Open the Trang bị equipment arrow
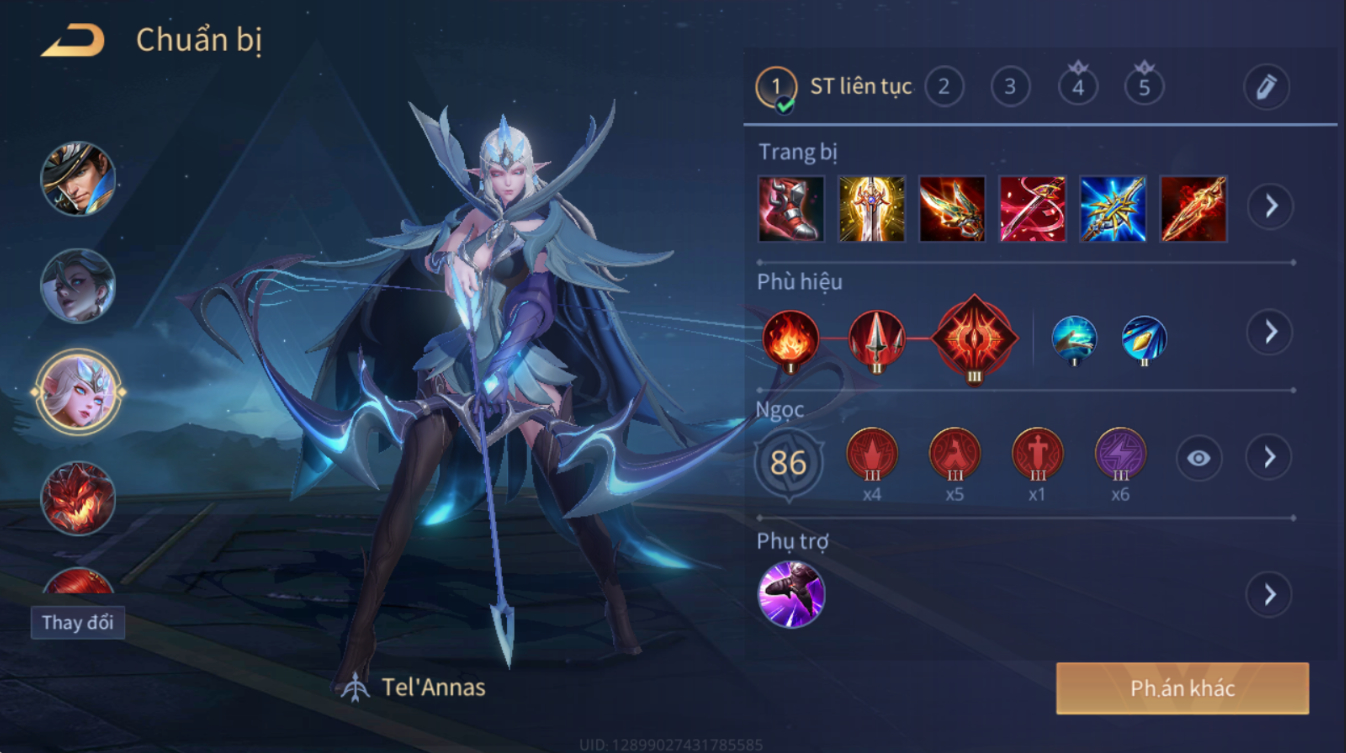Image resolution: width=1346 pixels, height=753 pixels. point(1270,207)
